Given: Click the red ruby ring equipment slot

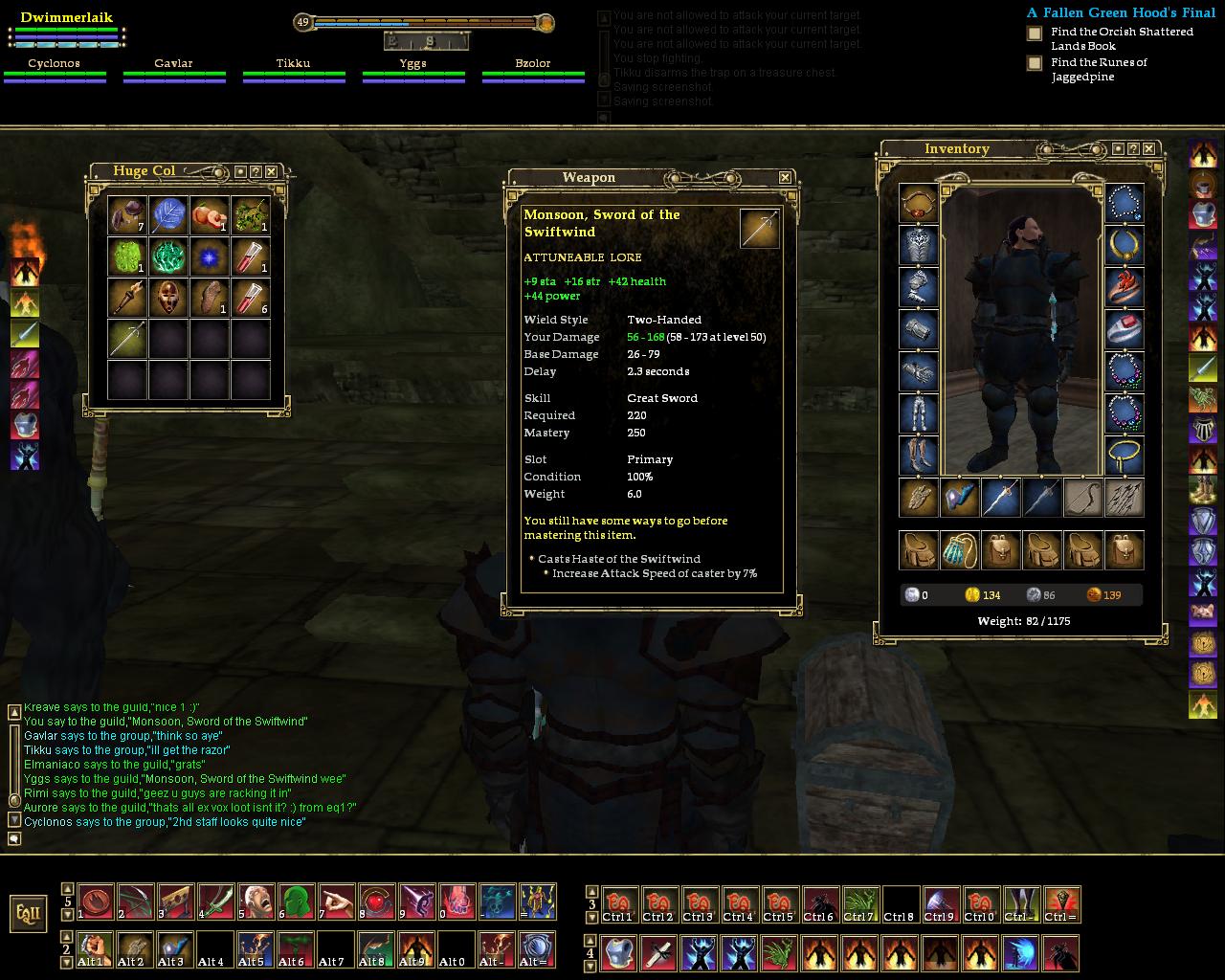Looking at the screenshot, I should pos(1124,328).
